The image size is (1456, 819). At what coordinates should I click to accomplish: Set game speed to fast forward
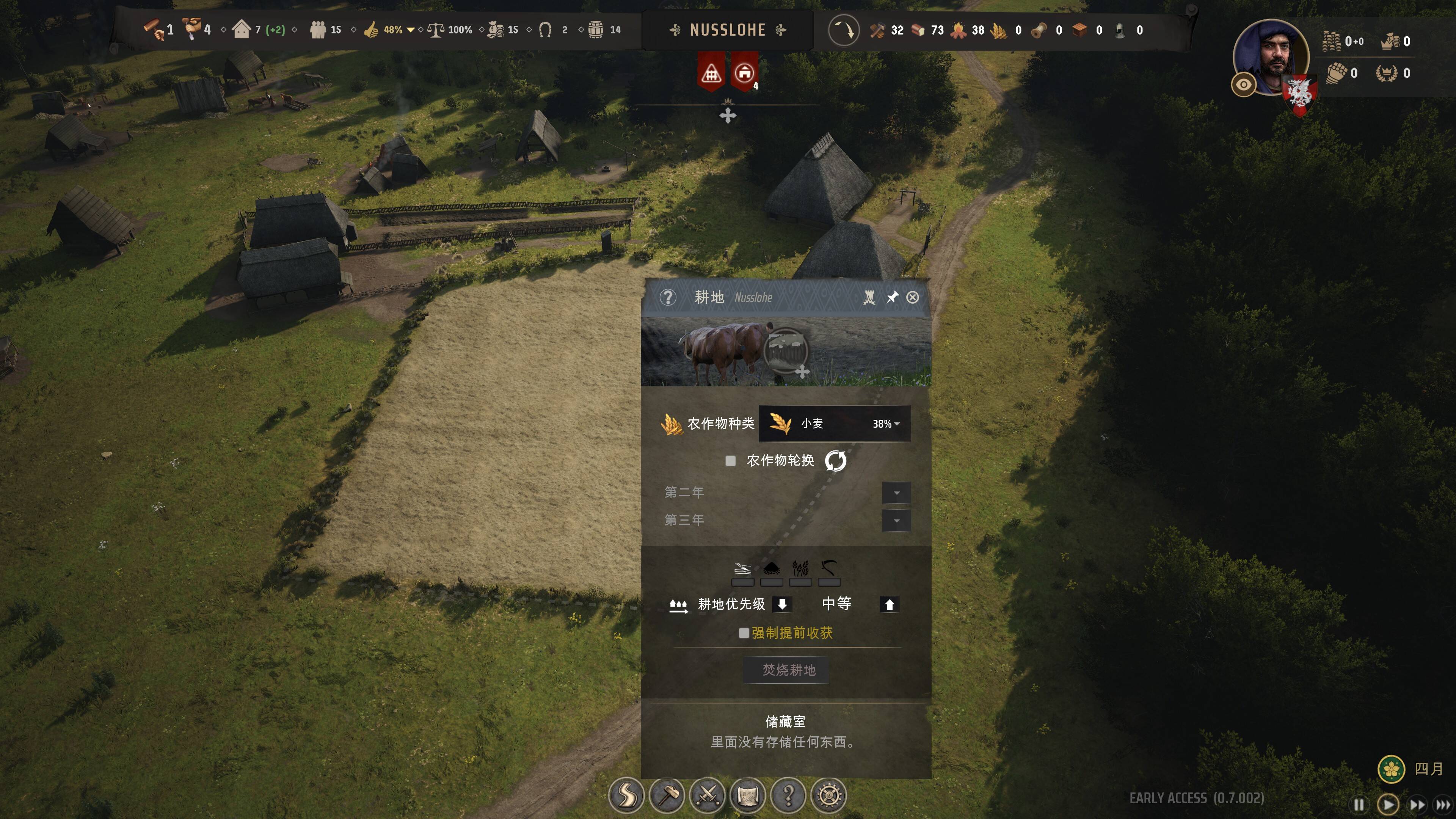1417,804
